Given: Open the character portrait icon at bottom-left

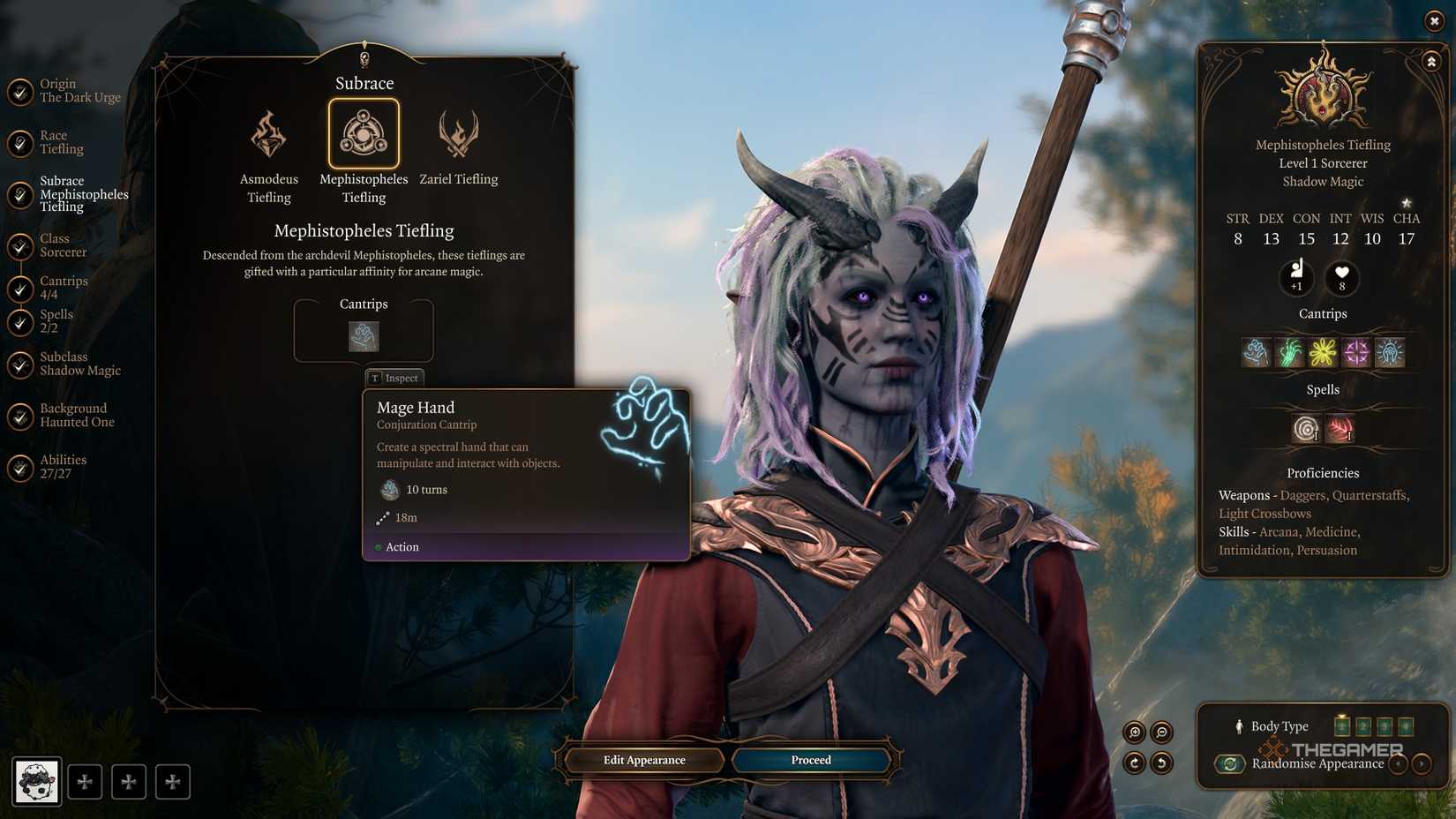Looking at the screenshot, I should (x=35, y=780).
